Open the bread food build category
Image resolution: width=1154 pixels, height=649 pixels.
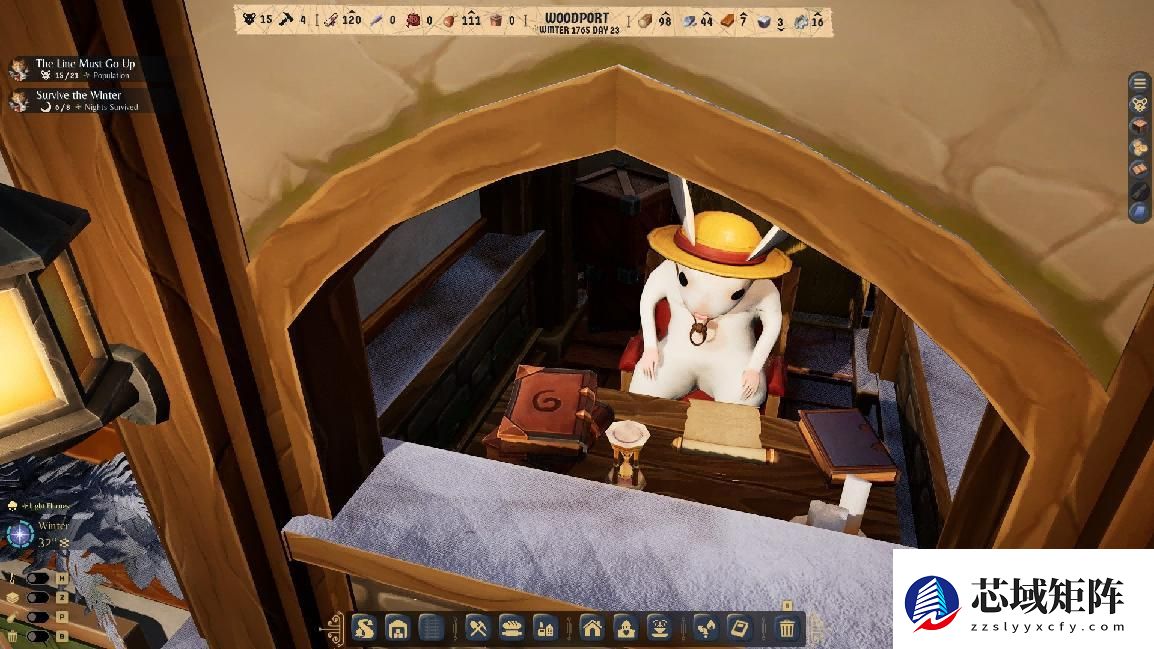(511, 628)
